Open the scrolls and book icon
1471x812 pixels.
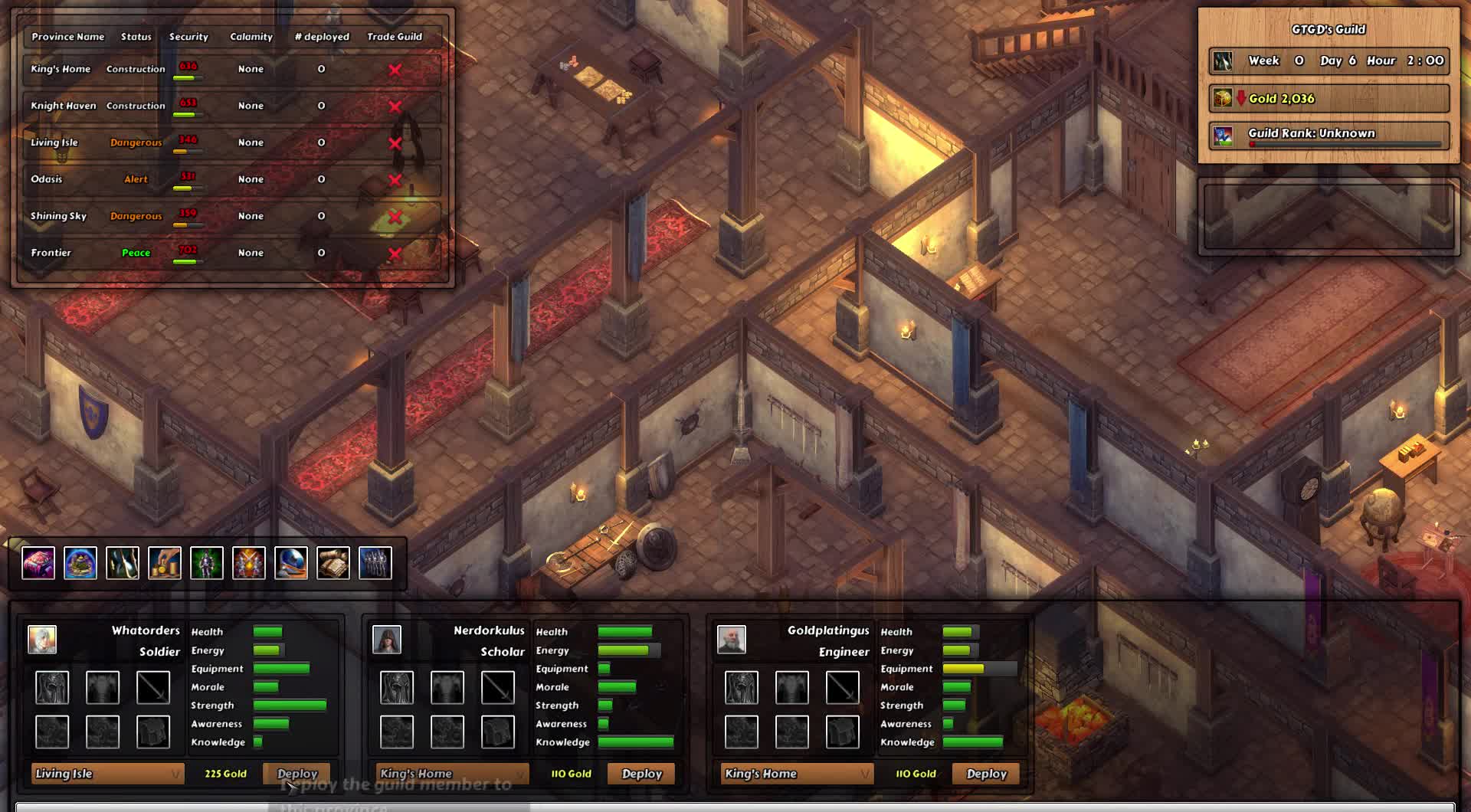[333, 563]
